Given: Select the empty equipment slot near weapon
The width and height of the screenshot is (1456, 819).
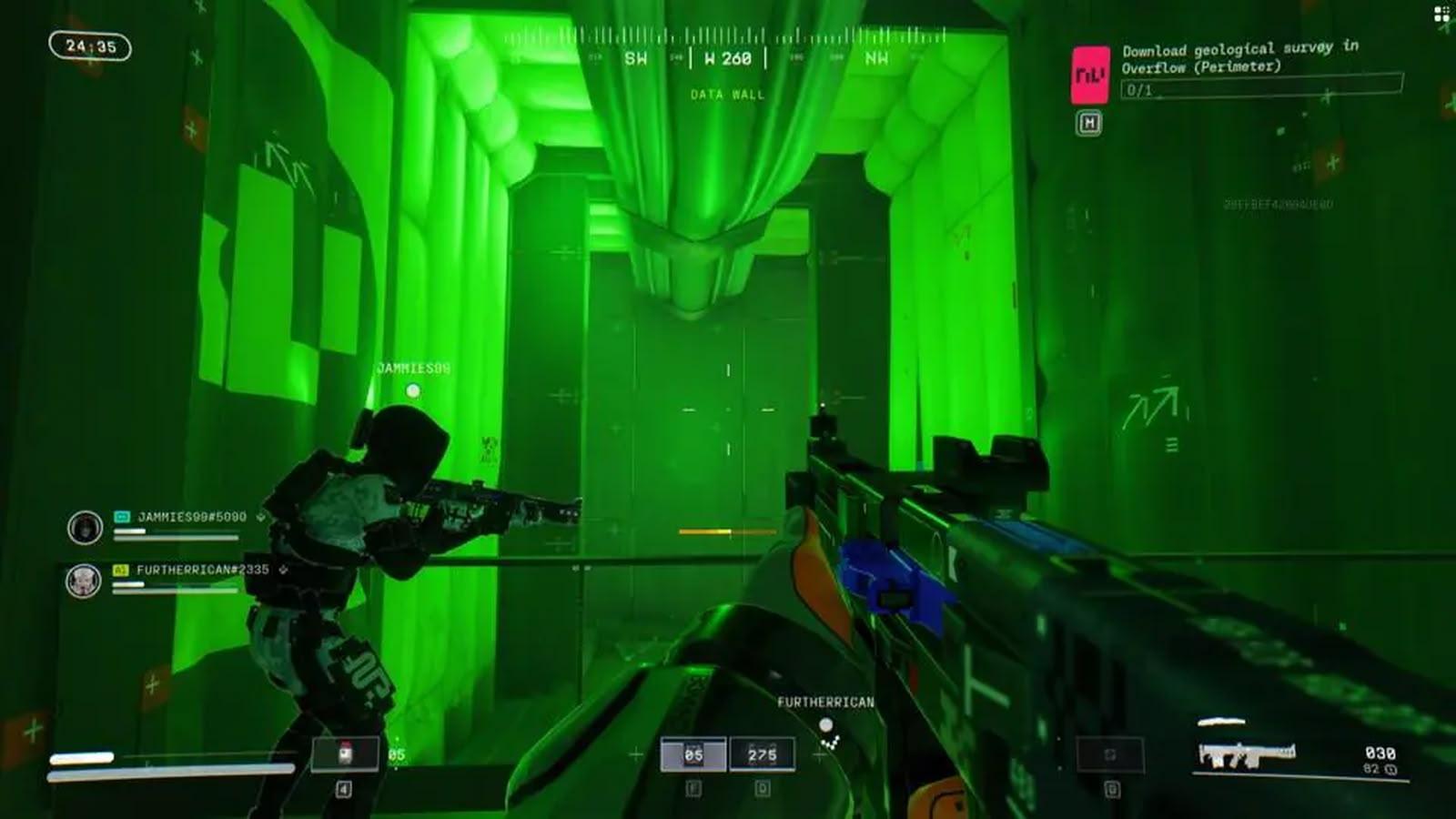Looking at the screenshot, I should pyautogui.click(x=1110, y=754).
